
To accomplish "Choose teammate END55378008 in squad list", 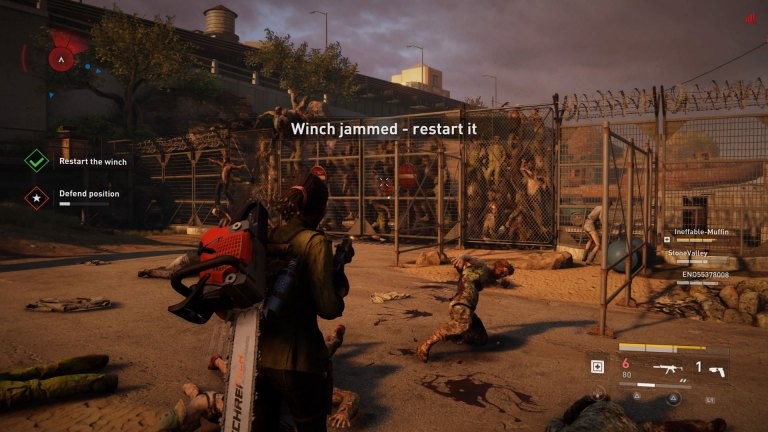I will 705,274.
